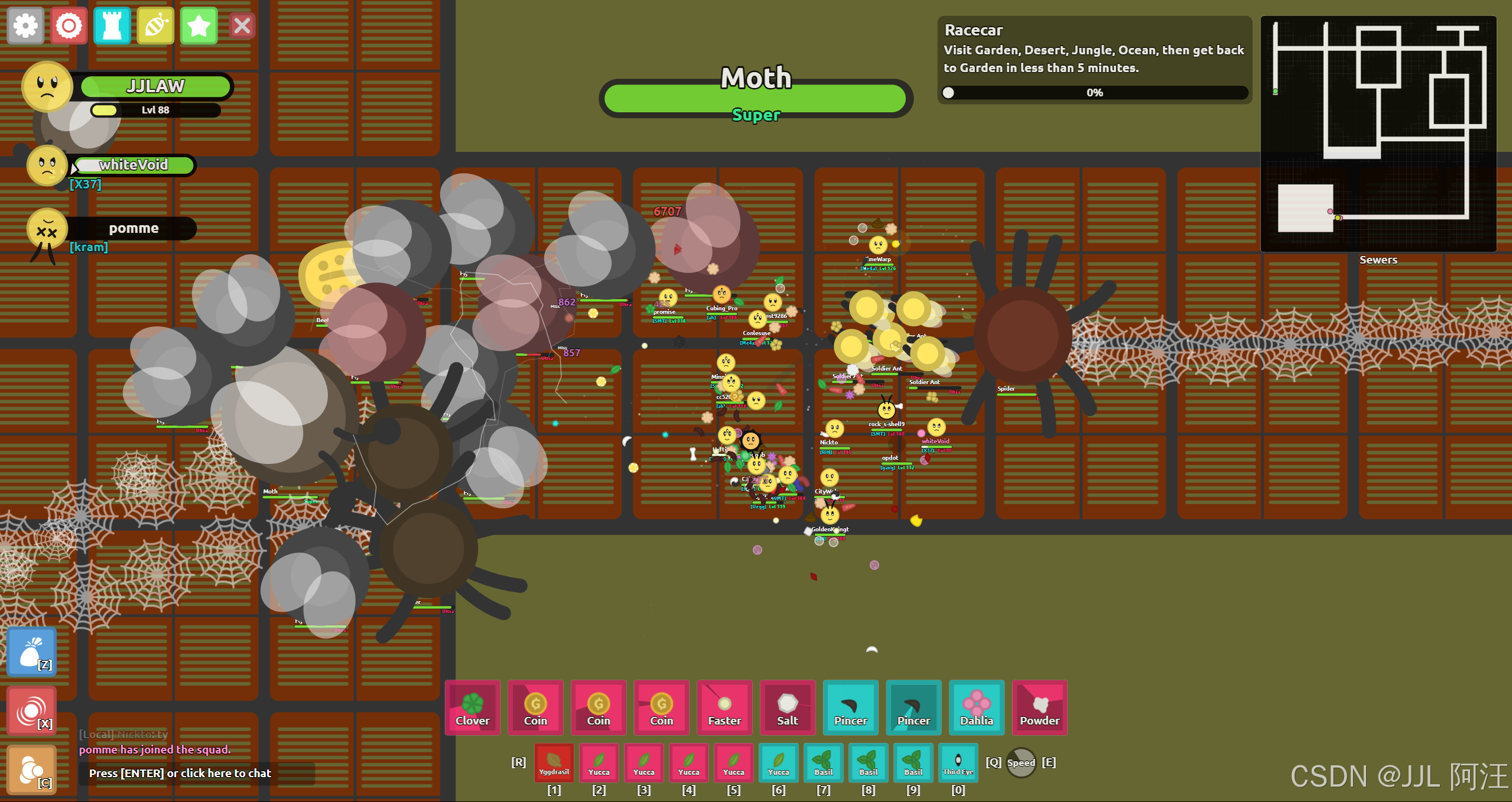This screenshot has height=802, width=1512.
Task: Select the Dahlia petal slot
Action: tap(977, 707)
